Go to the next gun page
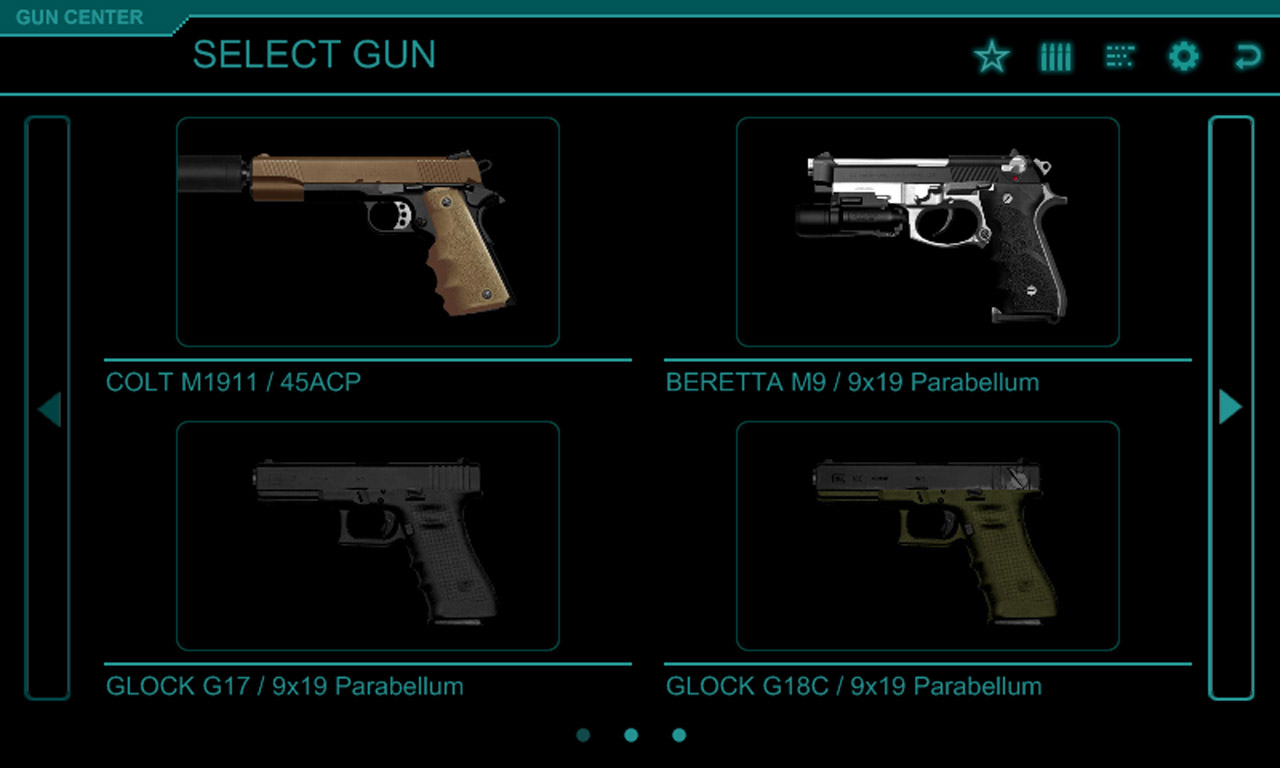Viewport: 1280px width, 768px height. [x=1231, y=407]
